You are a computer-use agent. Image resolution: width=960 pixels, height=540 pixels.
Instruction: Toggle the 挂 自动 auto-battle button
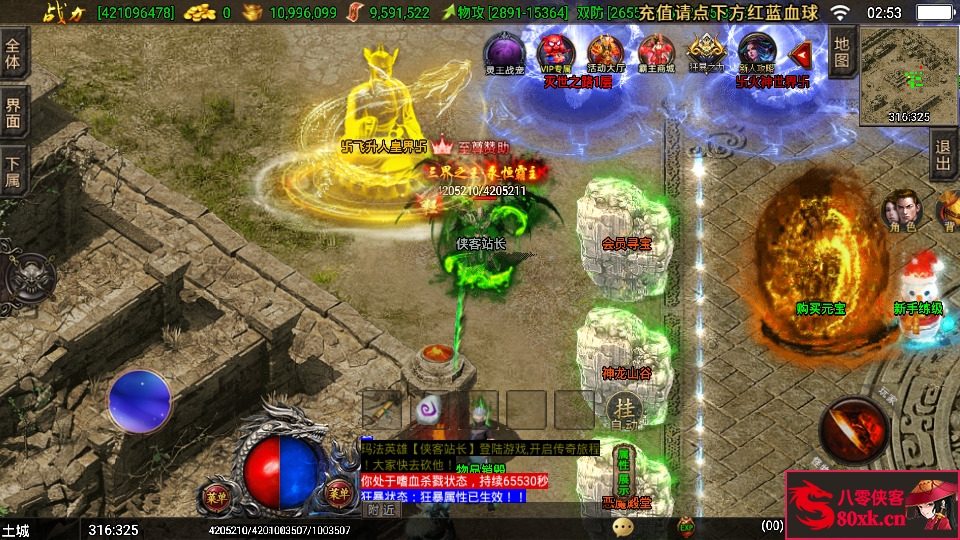coord(624,409)
